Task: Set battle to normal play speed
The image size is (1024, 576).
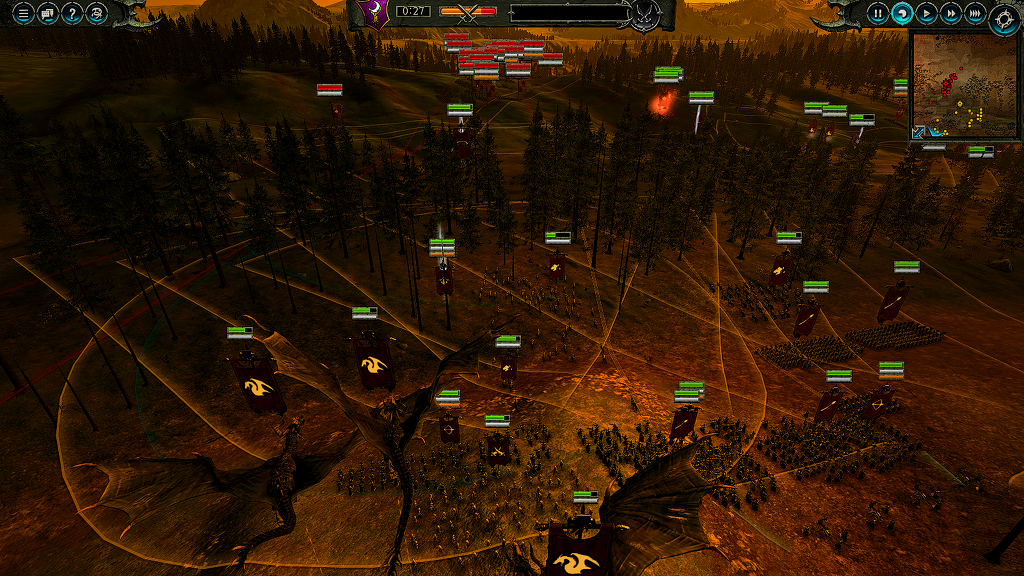Action: tap(927, 13)
